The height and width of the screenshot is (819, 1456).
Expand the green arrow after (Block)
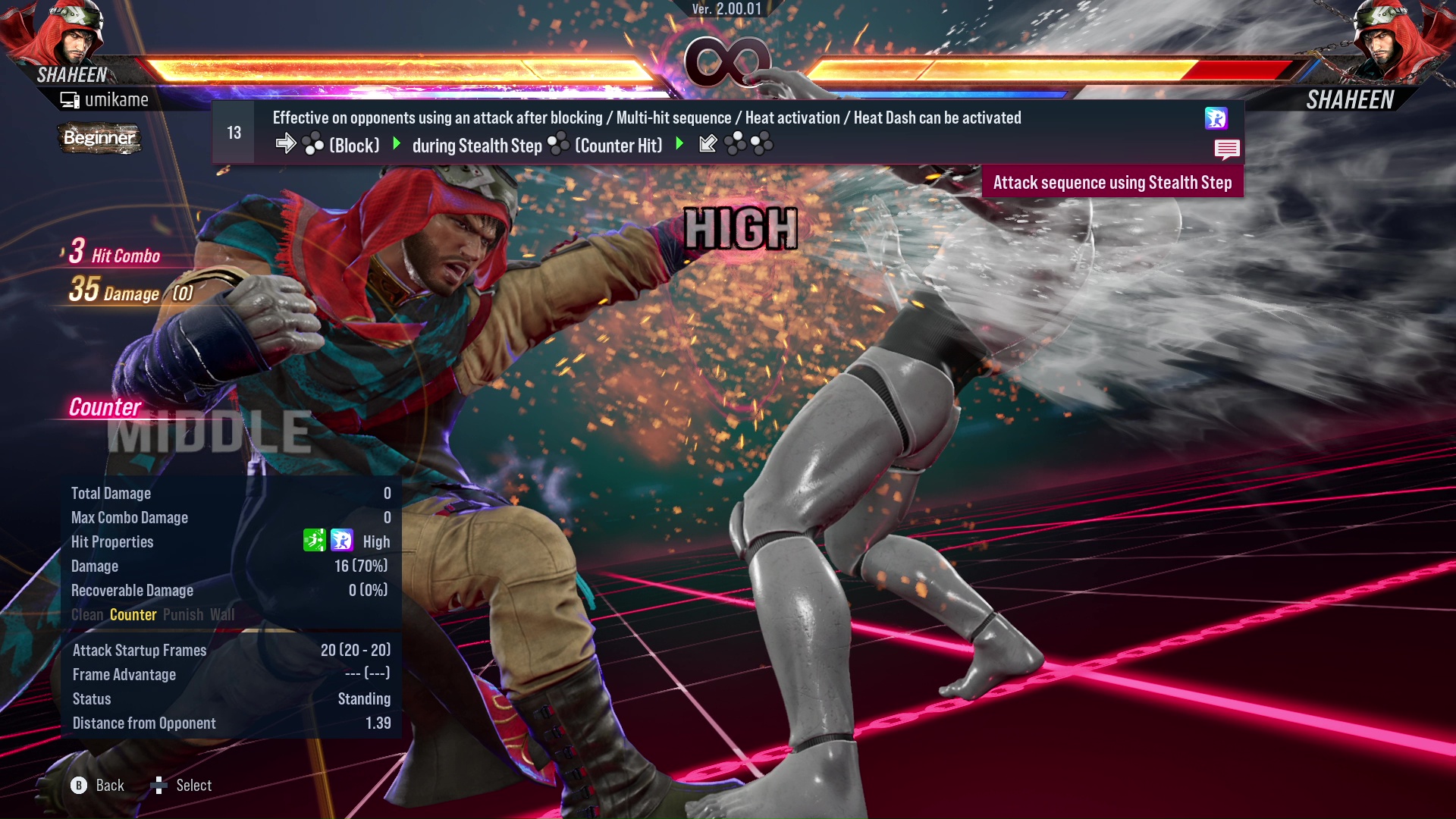click(x=395, y=144)
